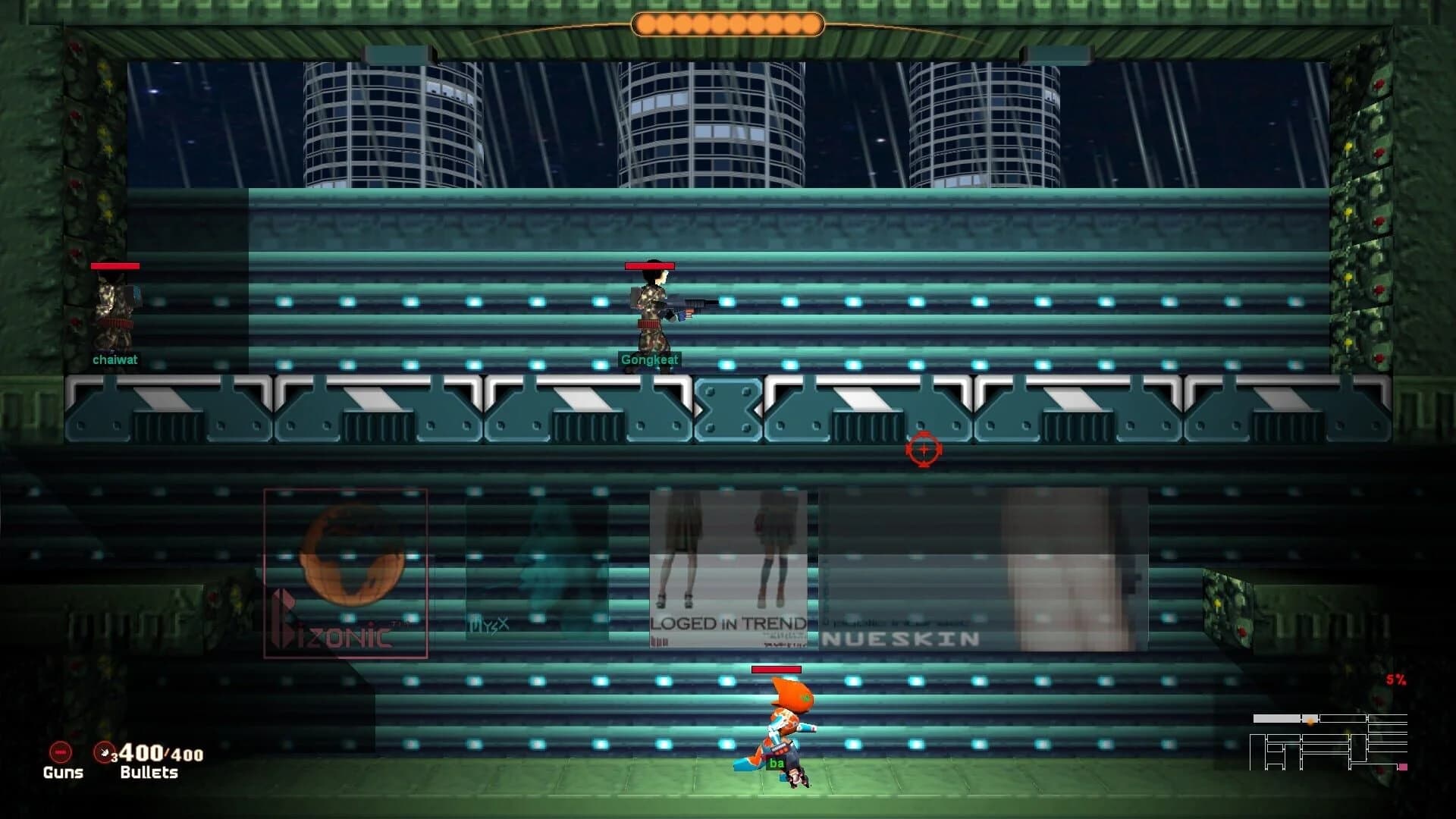Click the pink objective marker on the minimap
The image size is (1456, 819).
click(x=1404, y=767)
